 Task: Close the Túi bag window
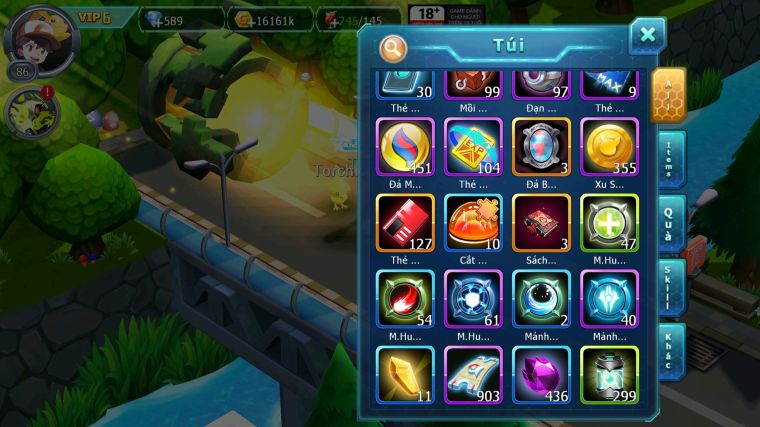tap(647, 36)
